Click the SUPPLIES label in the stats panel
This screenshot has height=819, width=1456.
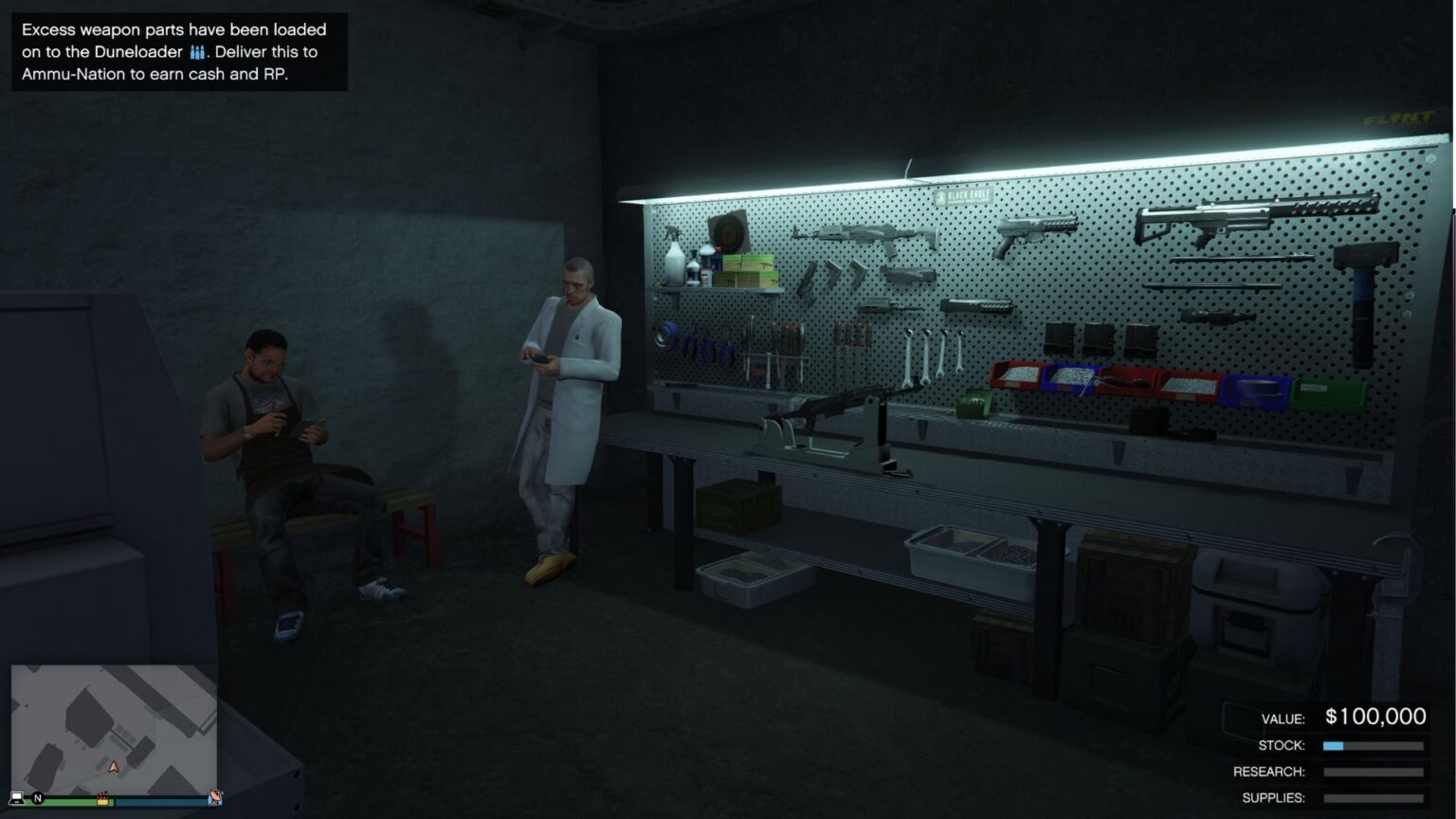click(1275, 797)
